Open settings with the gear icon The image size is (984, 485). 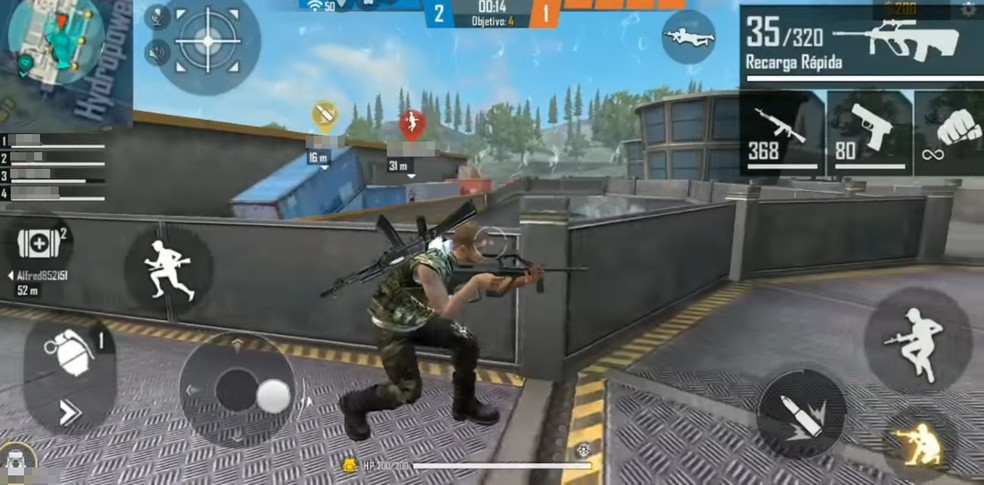968,8
